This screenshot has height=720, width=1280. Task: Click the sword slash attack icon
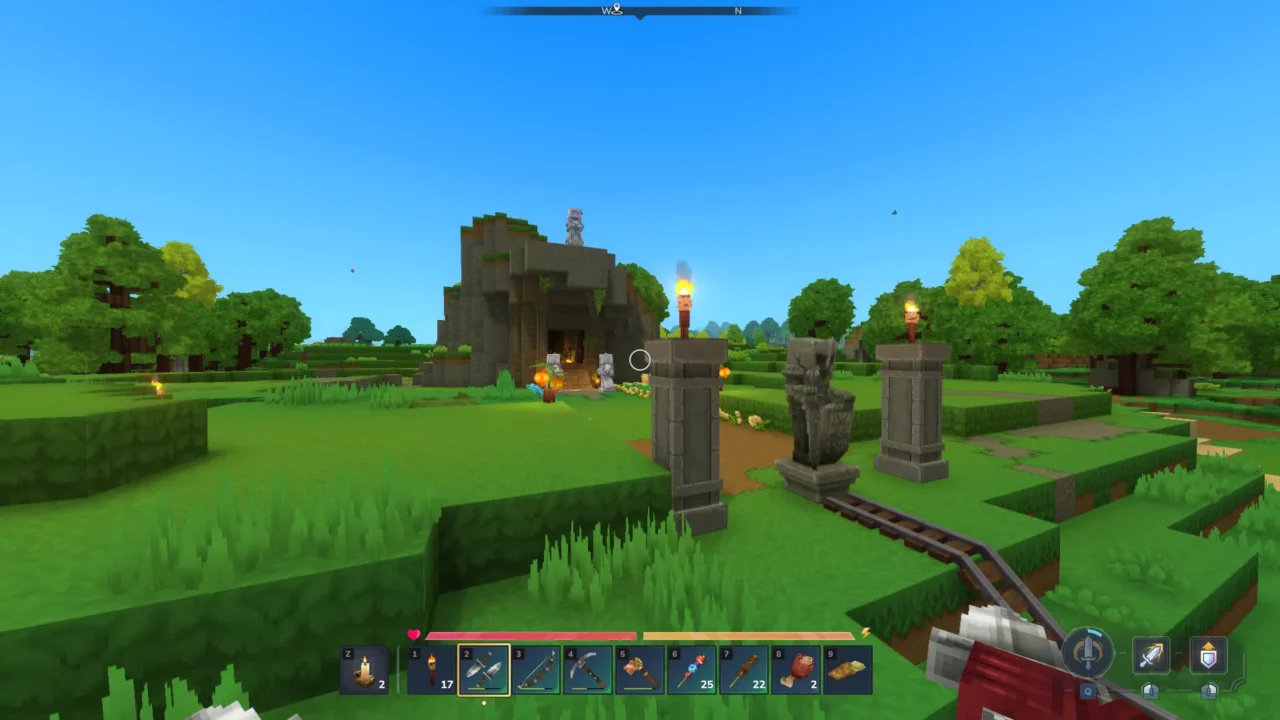coord(1151,656)
